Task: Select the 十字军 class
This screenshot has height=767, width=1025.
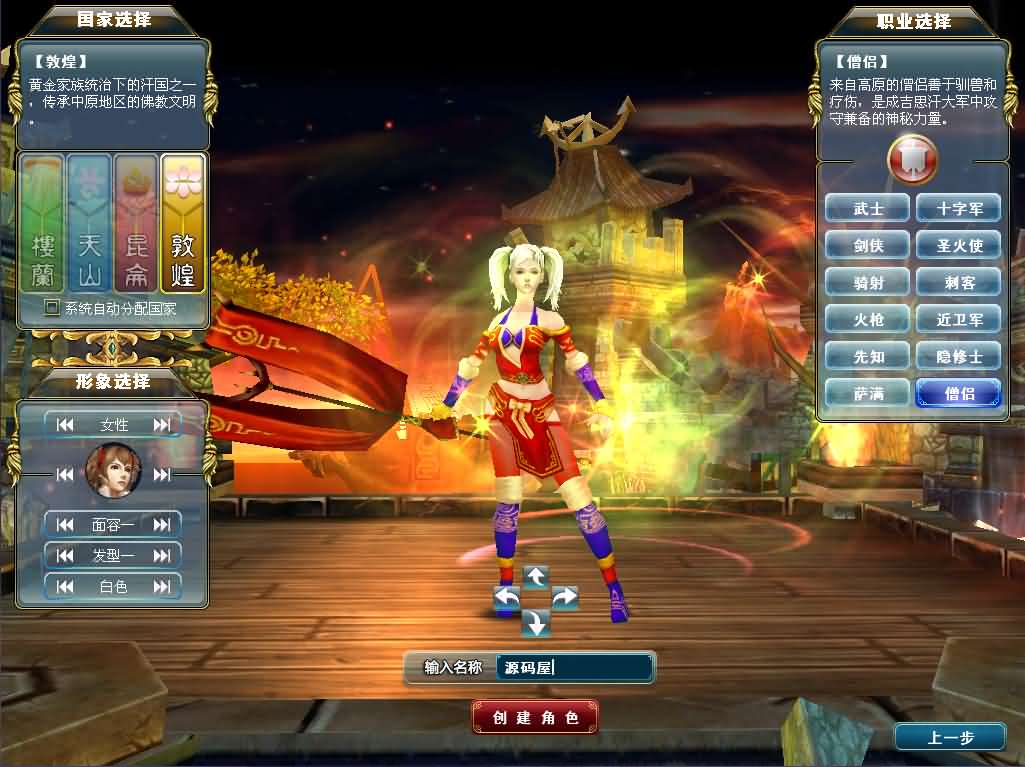Action: pos(958,208)
